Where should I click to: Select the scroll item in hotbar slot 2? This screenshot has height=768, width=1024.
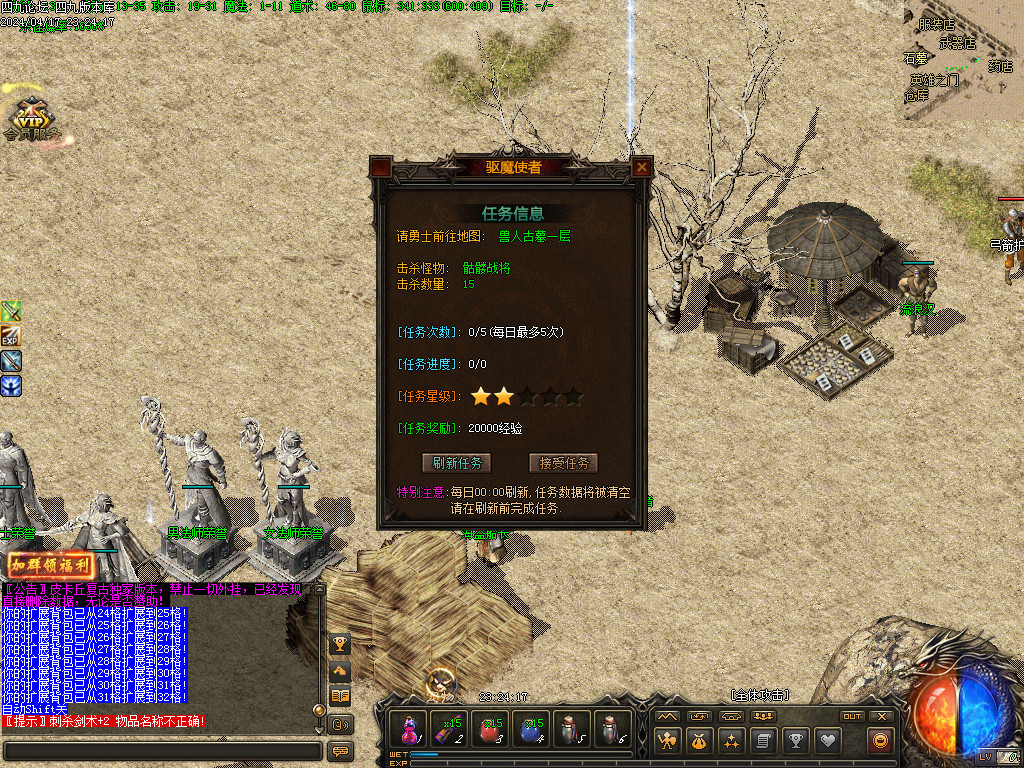point(450,729)
